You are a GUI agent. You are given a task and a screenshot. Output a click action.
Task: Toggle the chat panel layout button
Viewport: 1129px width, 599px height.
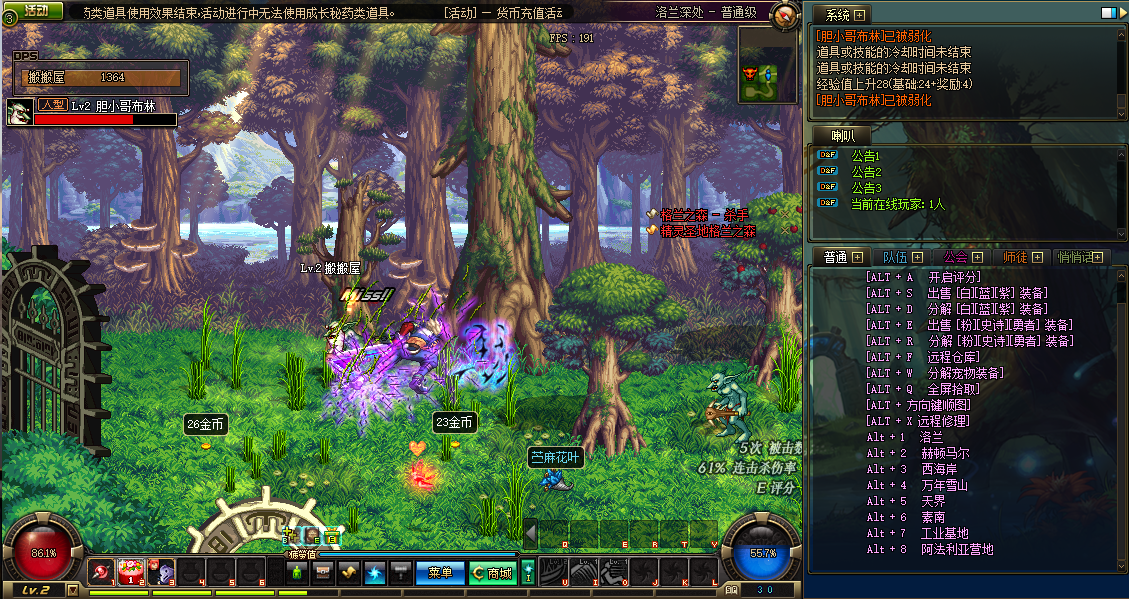1108,13
